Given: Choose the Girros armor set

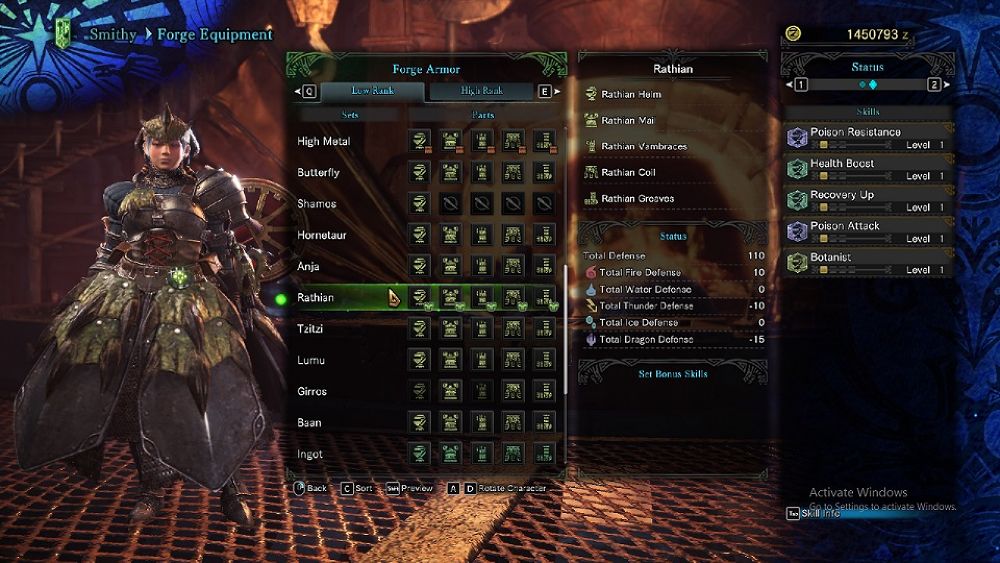Looking at the screenshot, I should tap(312, 391).
